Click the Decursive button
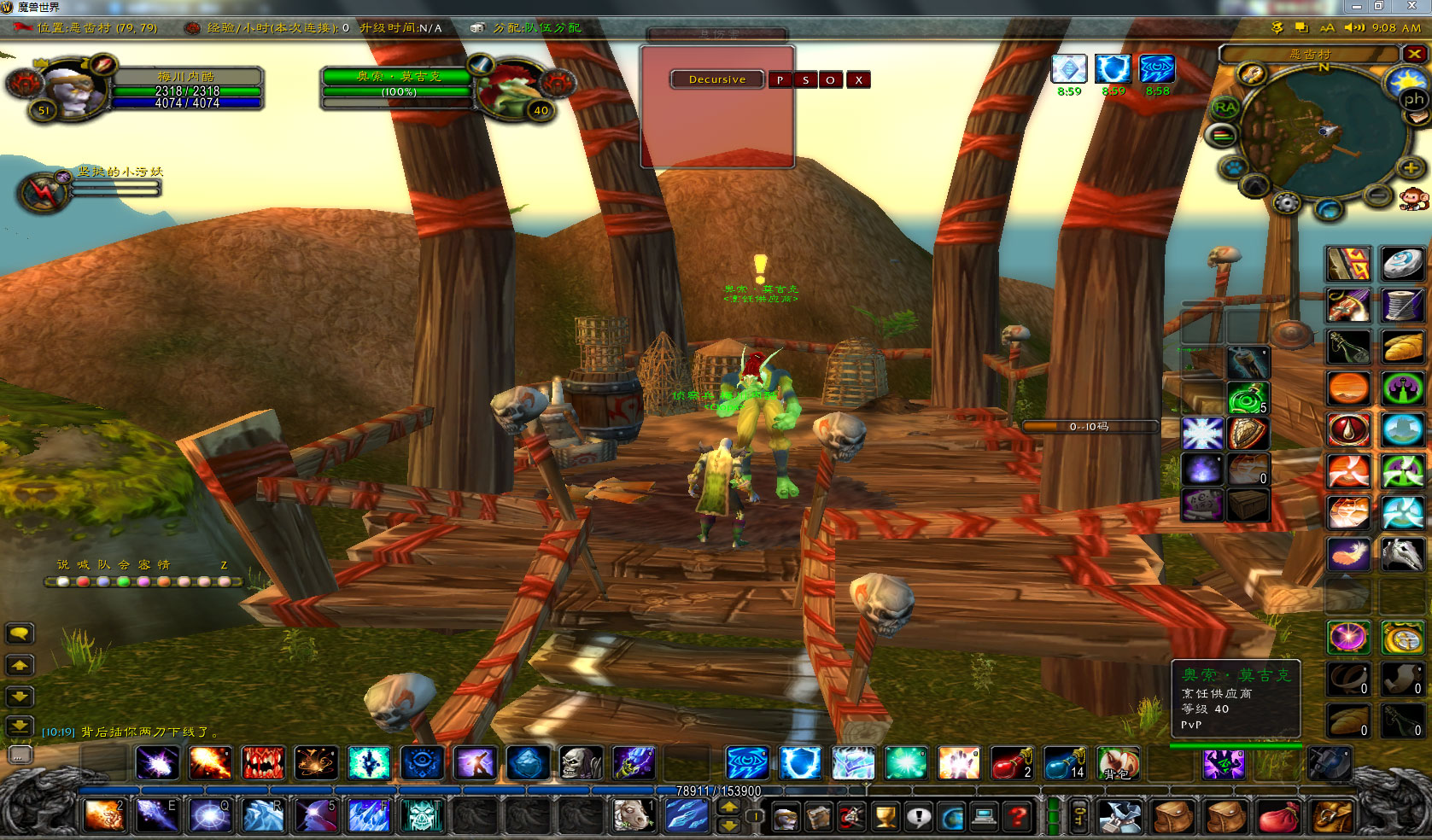Screen dimensions: 1432x840 point(717,79)
